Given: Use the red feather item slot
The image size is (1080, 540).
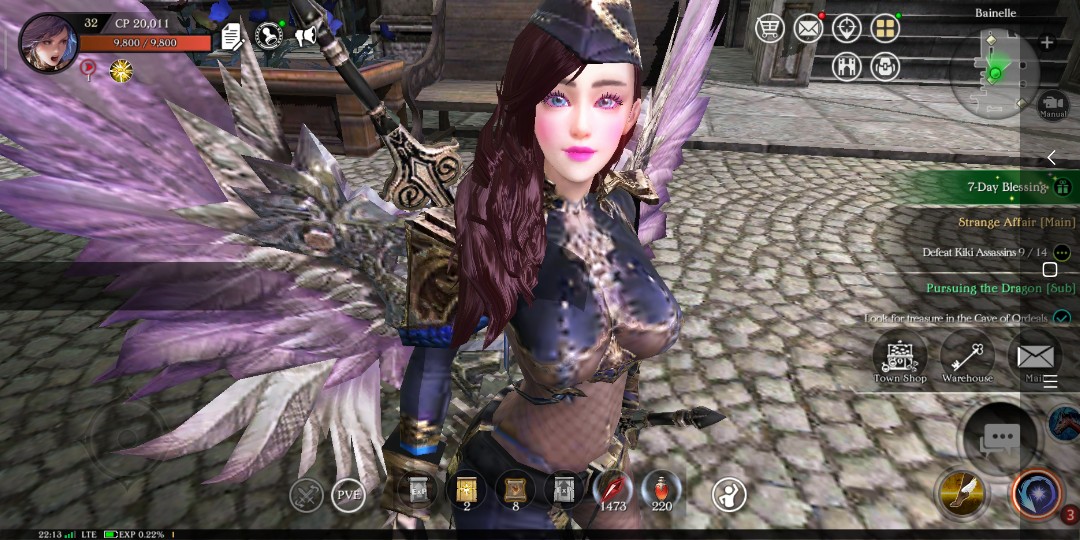Looking at the screenshot, I should pyautogui.click(x=612, y=490).
